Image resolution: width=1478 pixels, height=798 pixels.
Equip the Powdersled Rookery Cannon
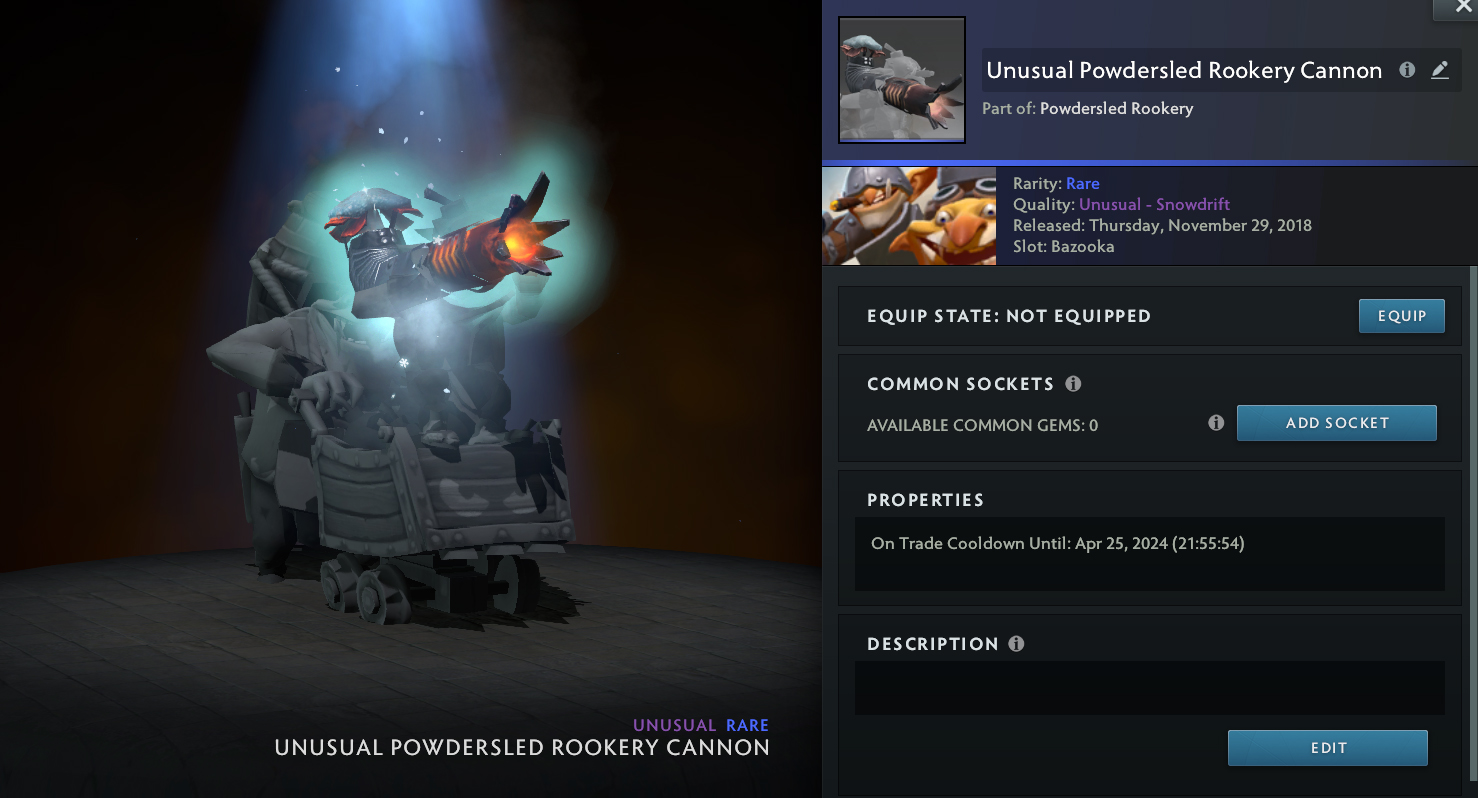pos(1401,316)
